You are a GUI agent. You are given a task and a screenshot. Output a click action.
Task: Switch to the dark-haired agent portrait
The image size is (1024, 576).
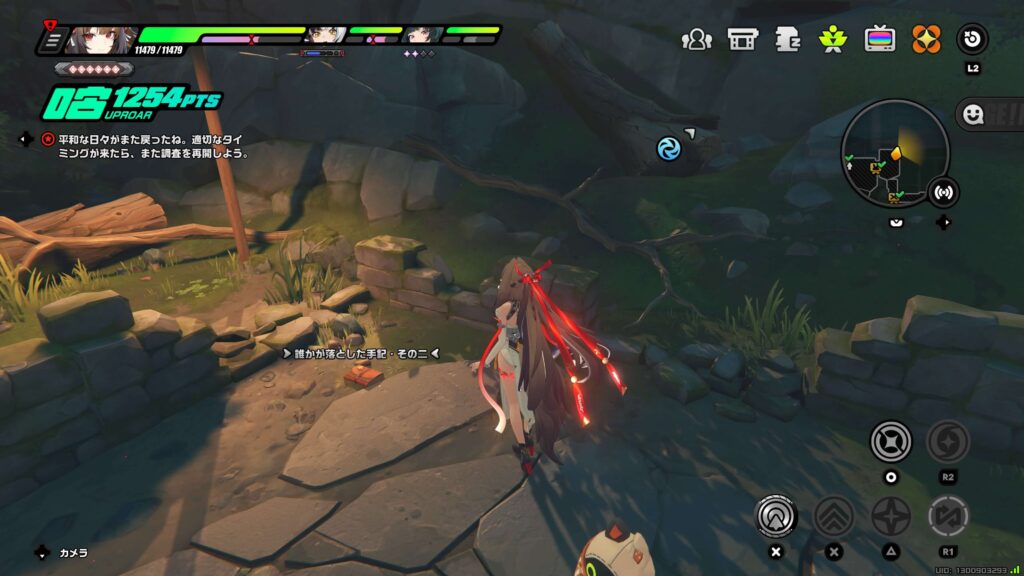(x=422, y=36)
